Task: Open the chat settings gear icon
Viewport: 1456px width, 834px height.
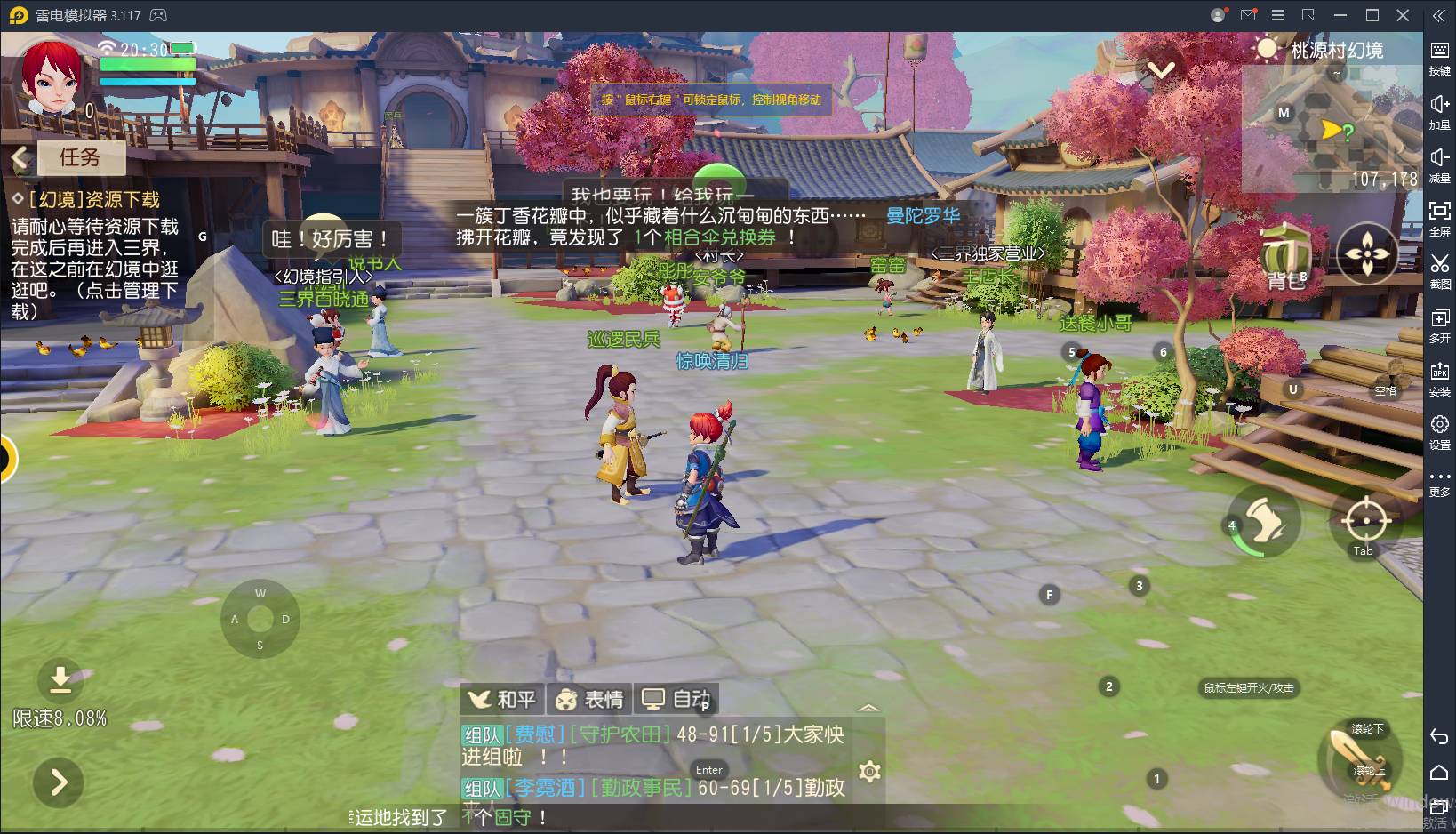Action: 869,771
